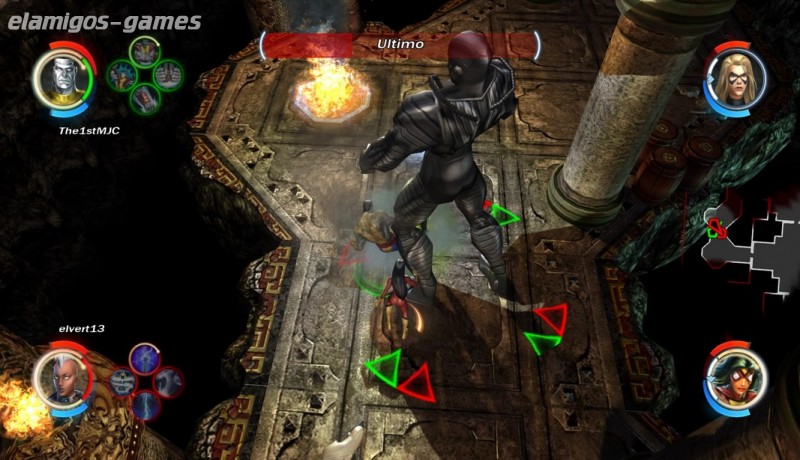Select the Storm character portrait
This screenshot has width=800, height=460.
57,378
